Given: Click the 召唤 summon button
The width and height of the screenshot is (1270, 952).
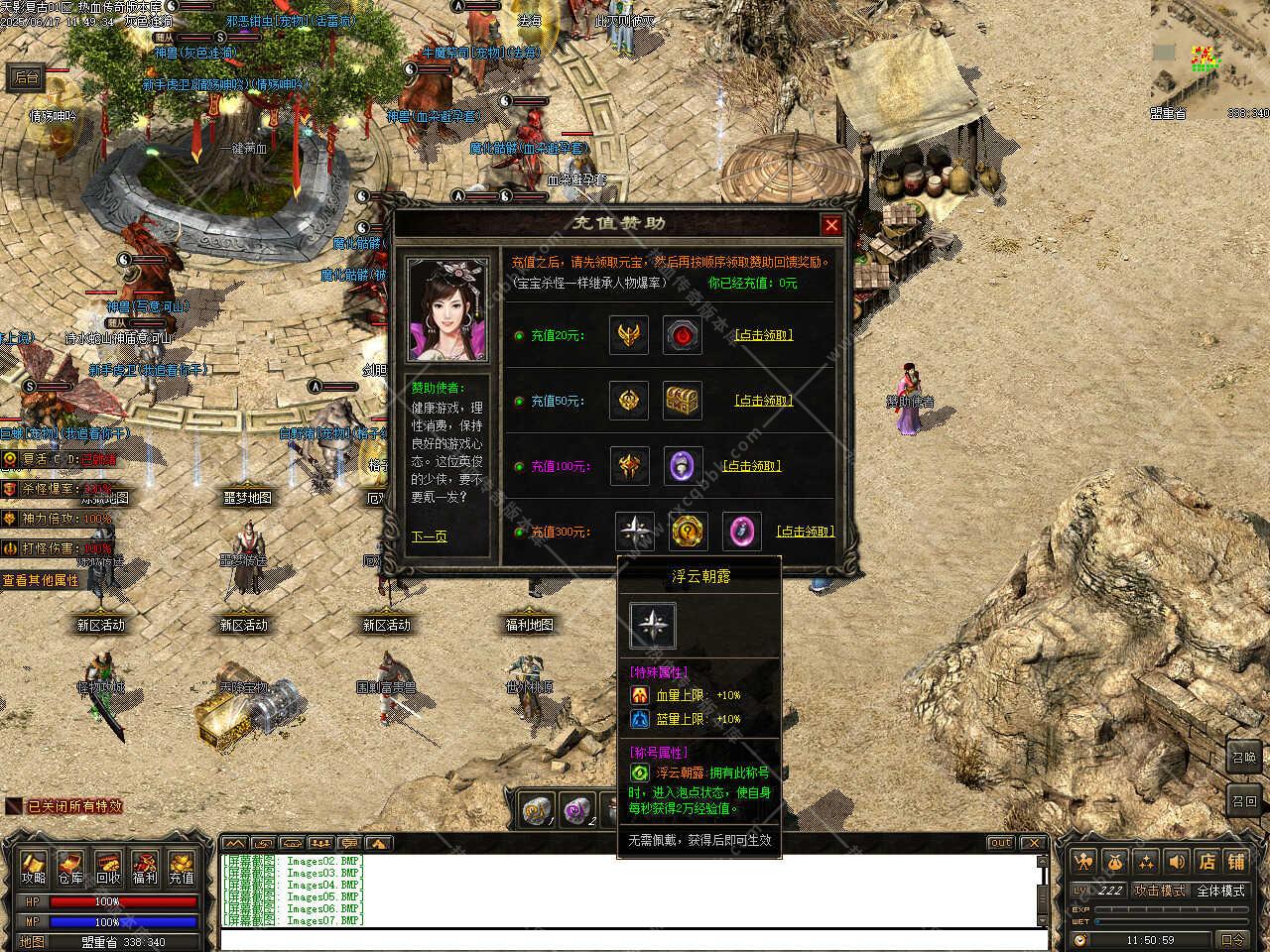Looking at the screenshot, I should (x=1244, y=757).
